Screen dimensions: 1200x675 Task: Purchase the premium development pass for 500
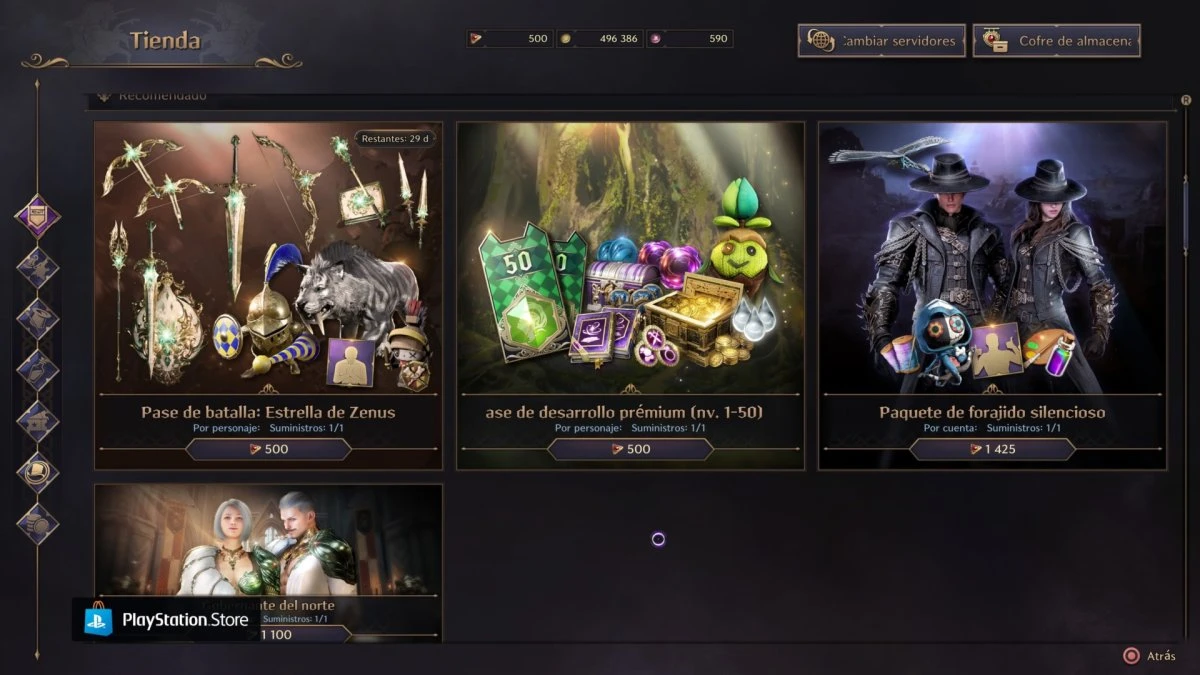pos(630,449)
